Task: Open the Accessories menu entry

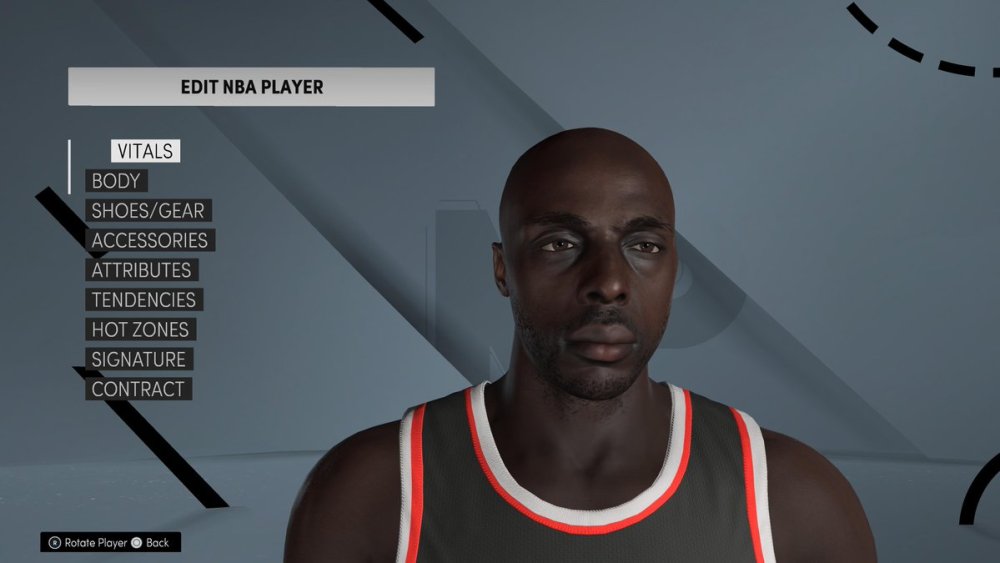Action: pos(149,241)
